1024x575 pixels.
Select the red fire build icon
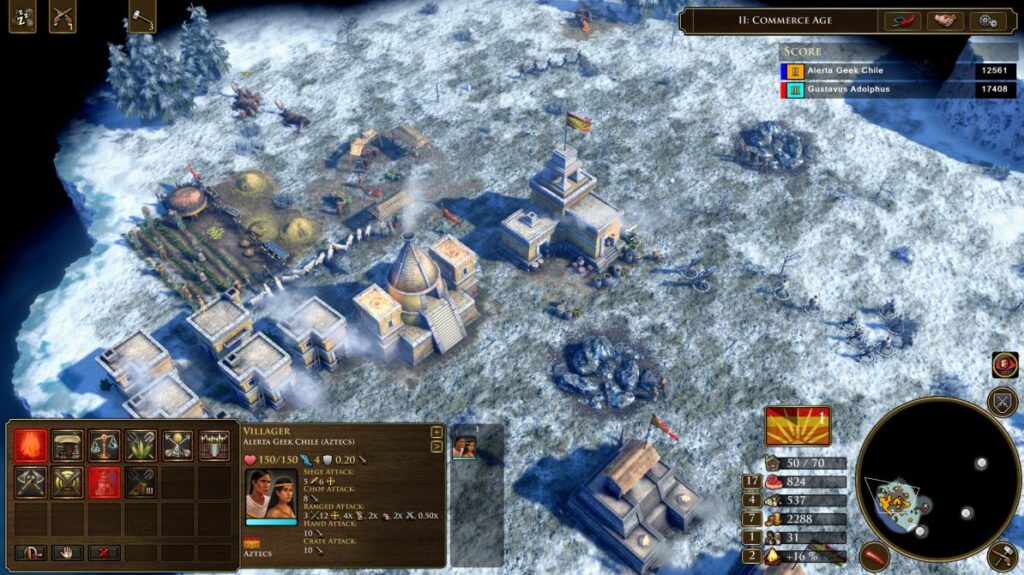[x=29, y=444]
